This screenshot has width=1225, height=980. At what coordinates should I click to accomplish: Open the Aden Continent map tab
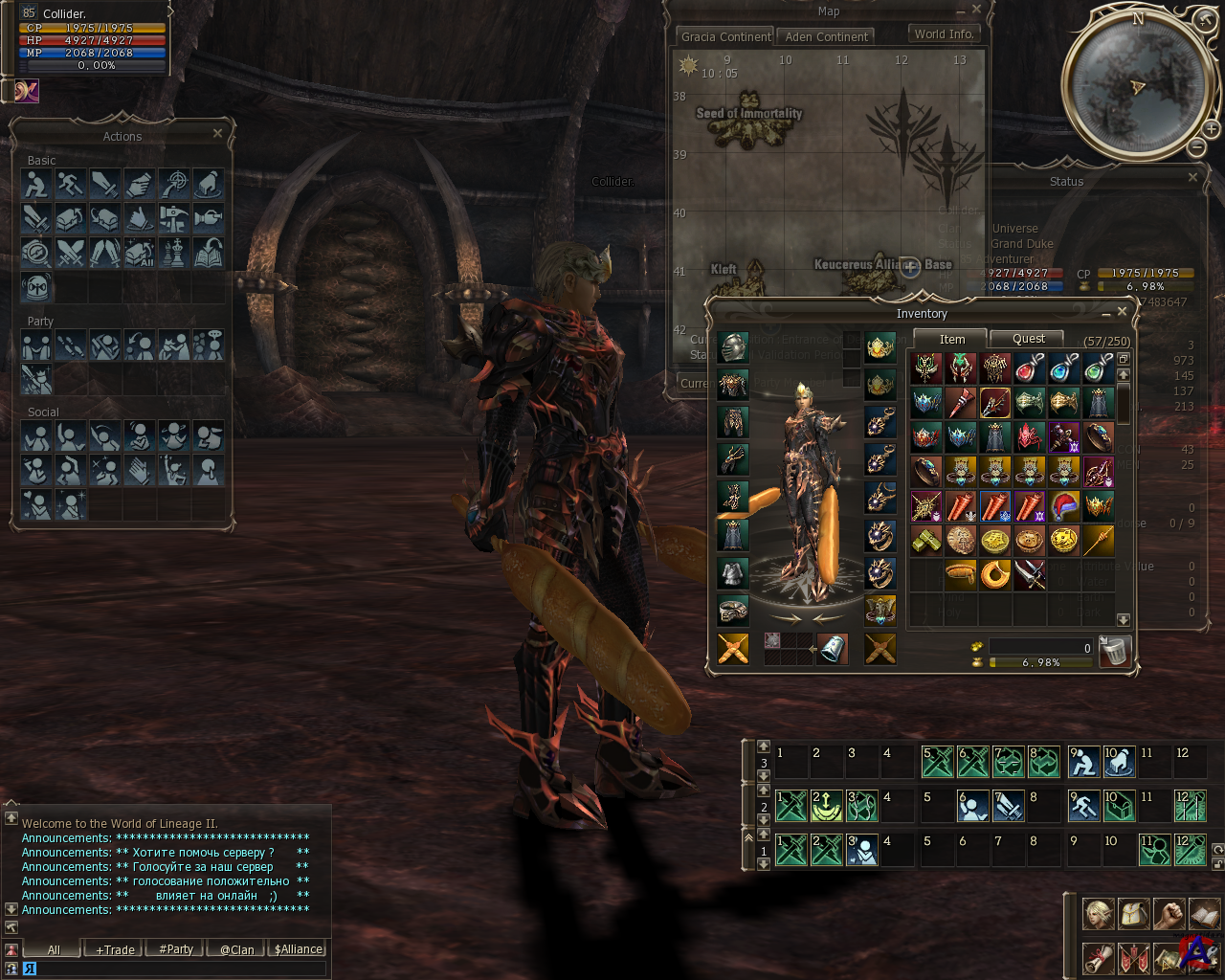coord(826,36)
